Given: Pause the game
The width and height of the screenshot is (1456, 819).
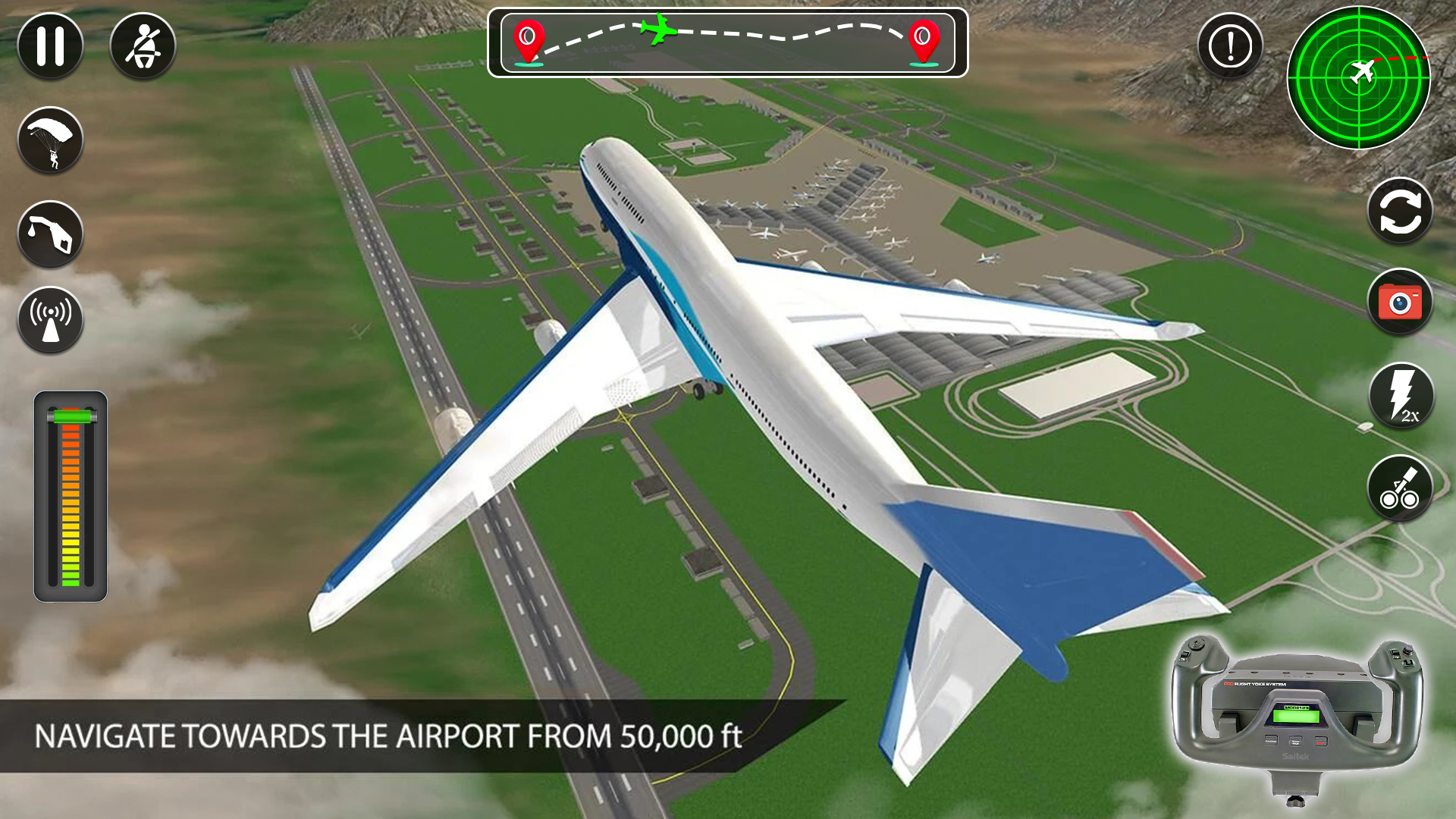Looking at the screenshot, I should (x=49, y=45).
